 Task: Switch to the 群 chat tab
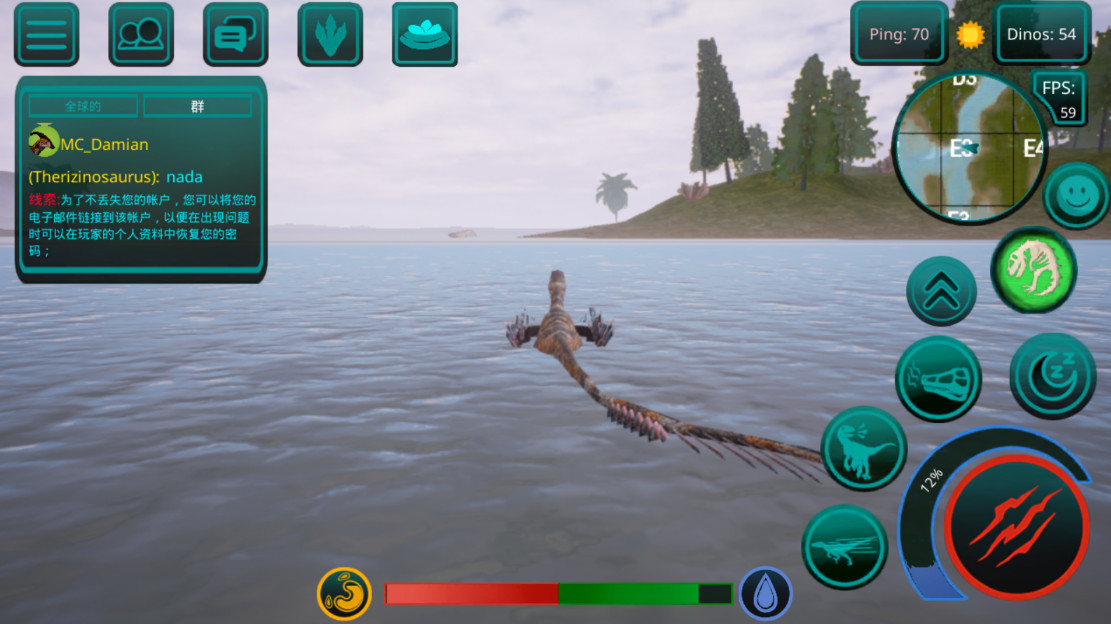[x=197, y=106]
